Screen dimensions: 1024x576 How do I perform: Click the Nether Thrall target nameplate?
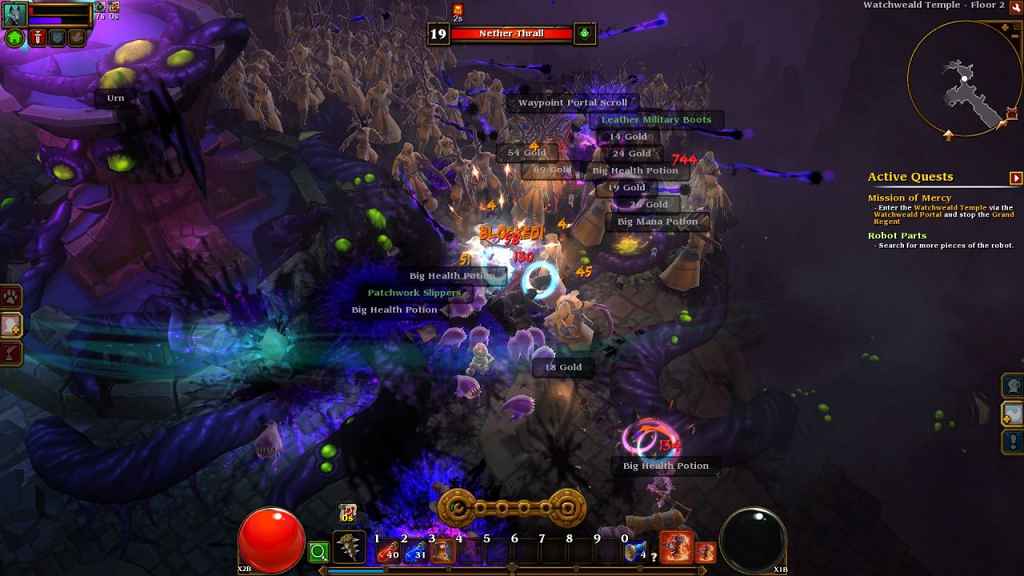[x=510, y=34]
